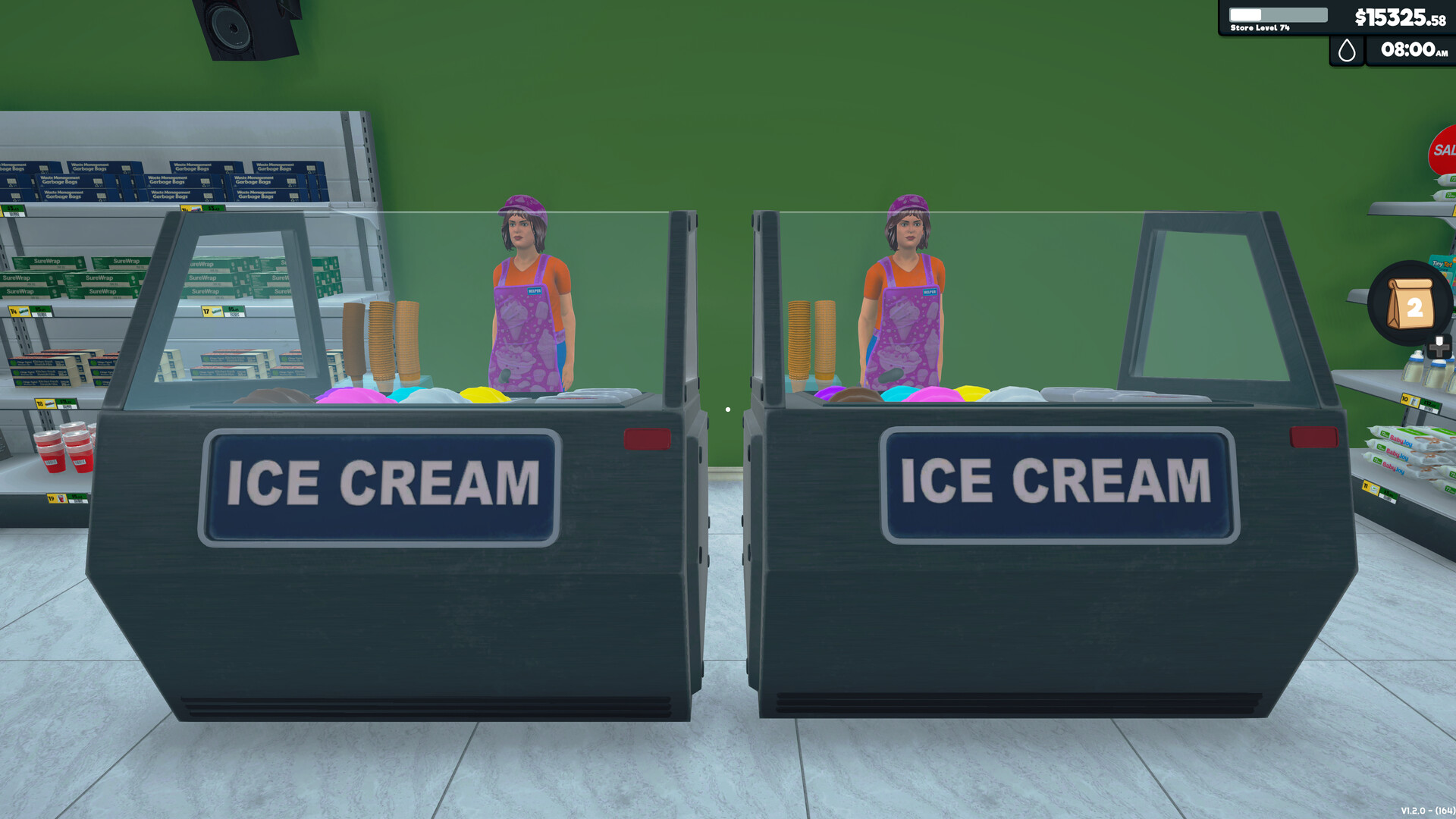Viewport: 1456px width, 819px height.
Task: Click the water drop icon near the clock
Action: pyautogui.click(x=1347, y=52)
